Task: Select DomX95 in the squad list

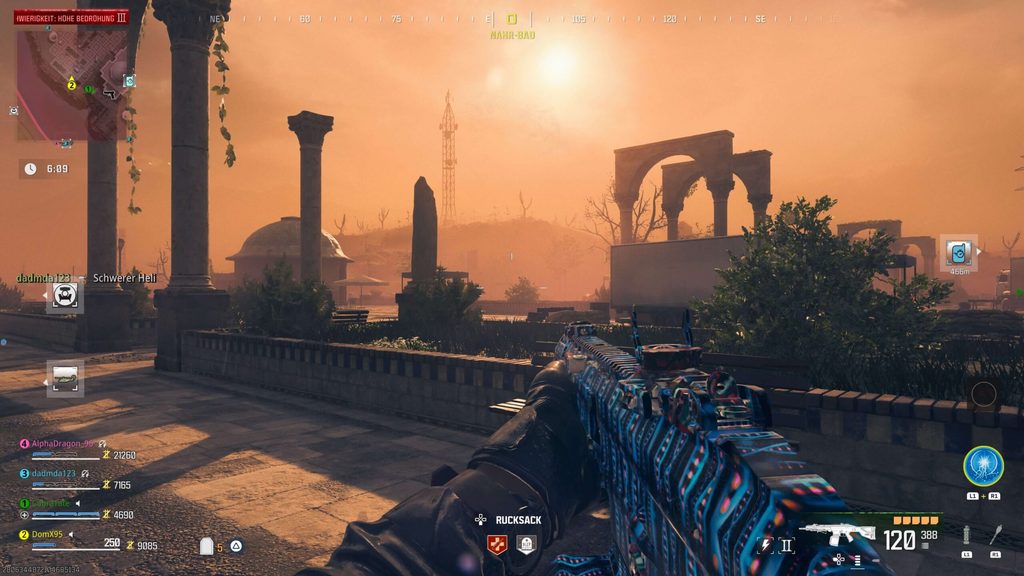Action: click(48, 534)
